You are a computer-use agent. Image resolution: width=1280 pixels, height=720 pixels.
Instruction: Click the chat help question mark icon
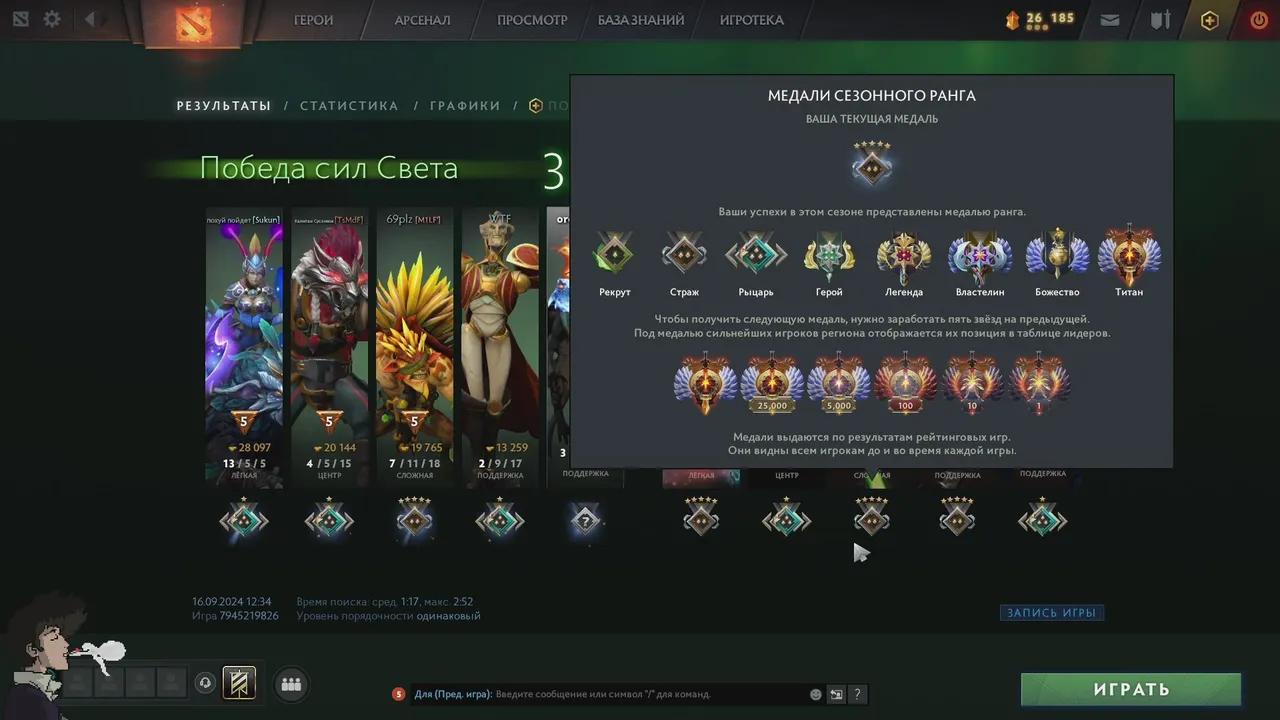[x=857, y=694]
